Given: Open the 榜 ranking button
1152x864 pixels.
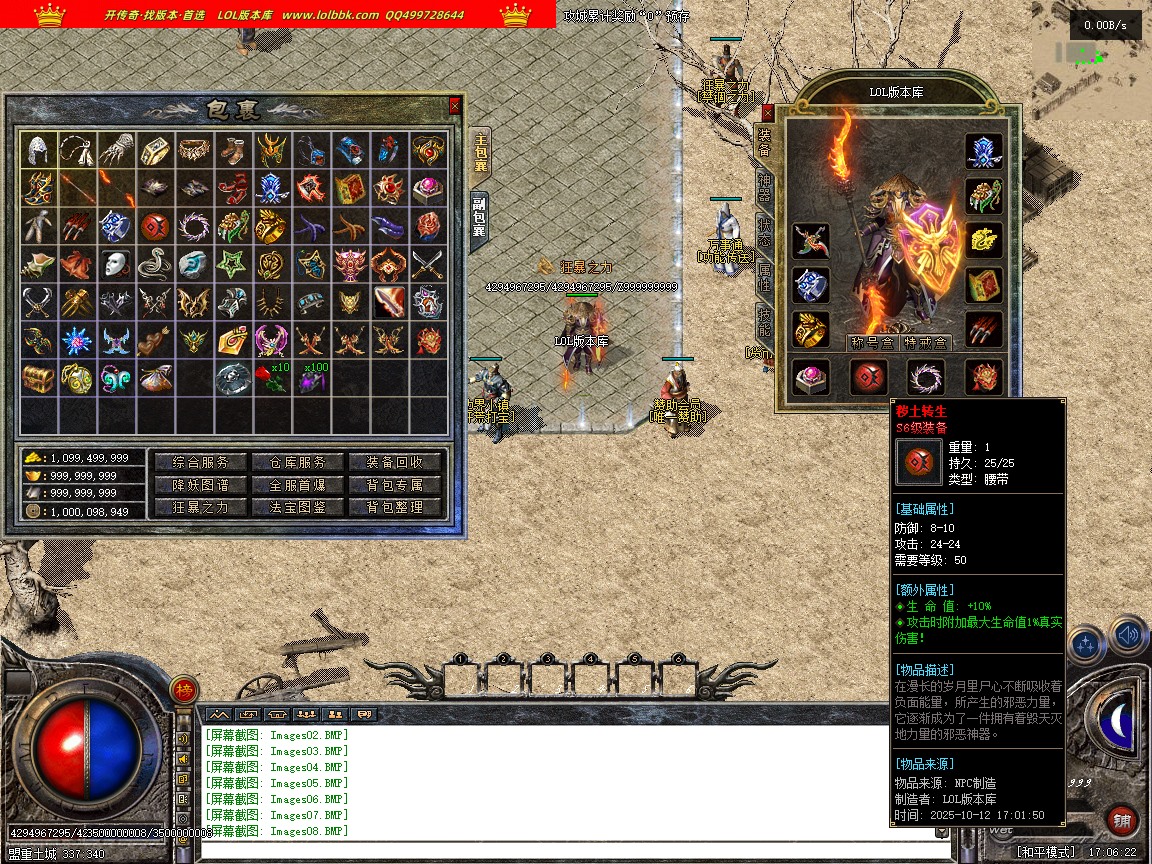Looking at the screenshot, I should click(x=183, y=689).
